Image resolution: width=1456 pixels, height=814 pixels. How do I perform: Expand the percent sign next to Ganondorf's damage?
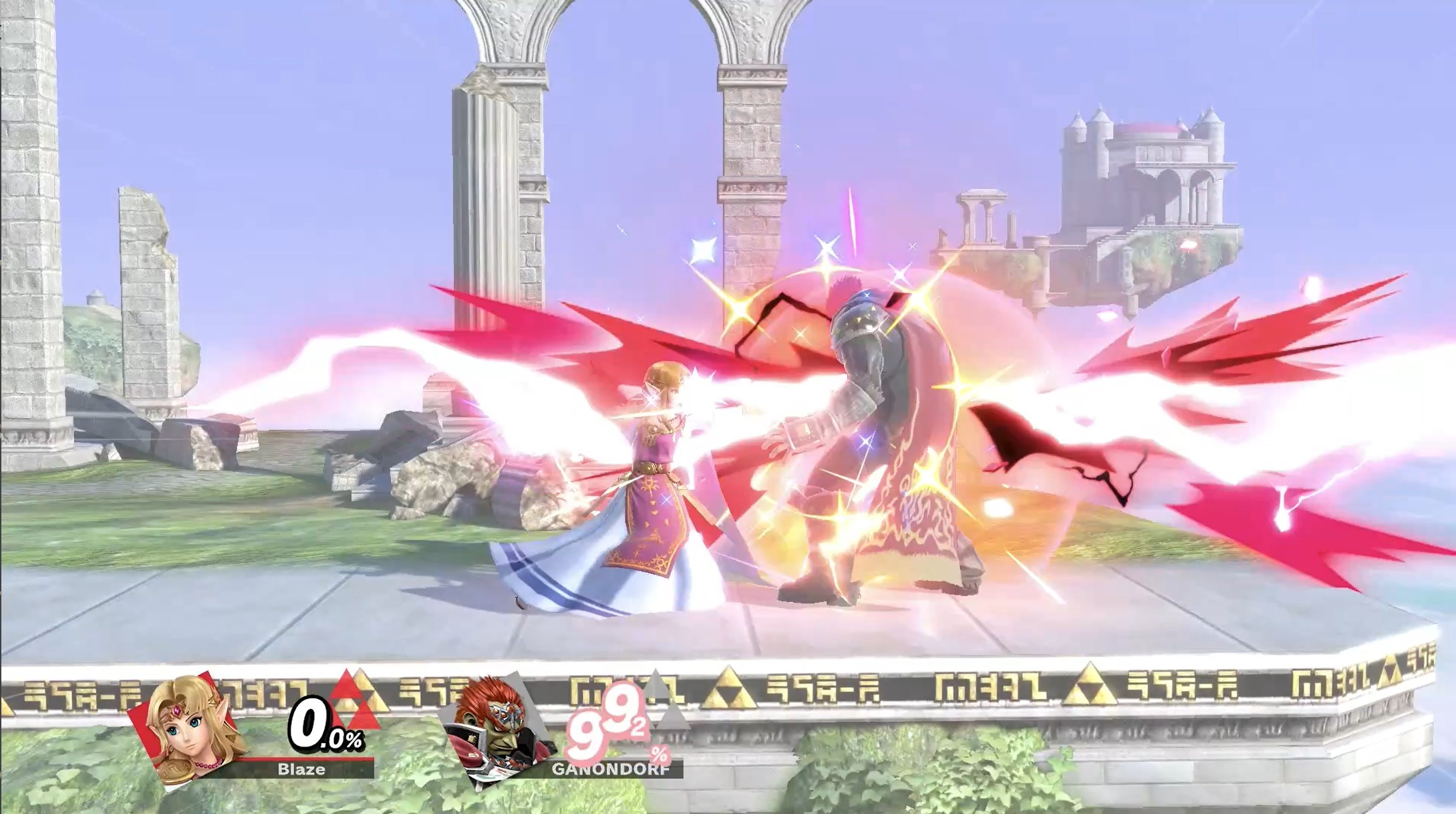[660, 754]
